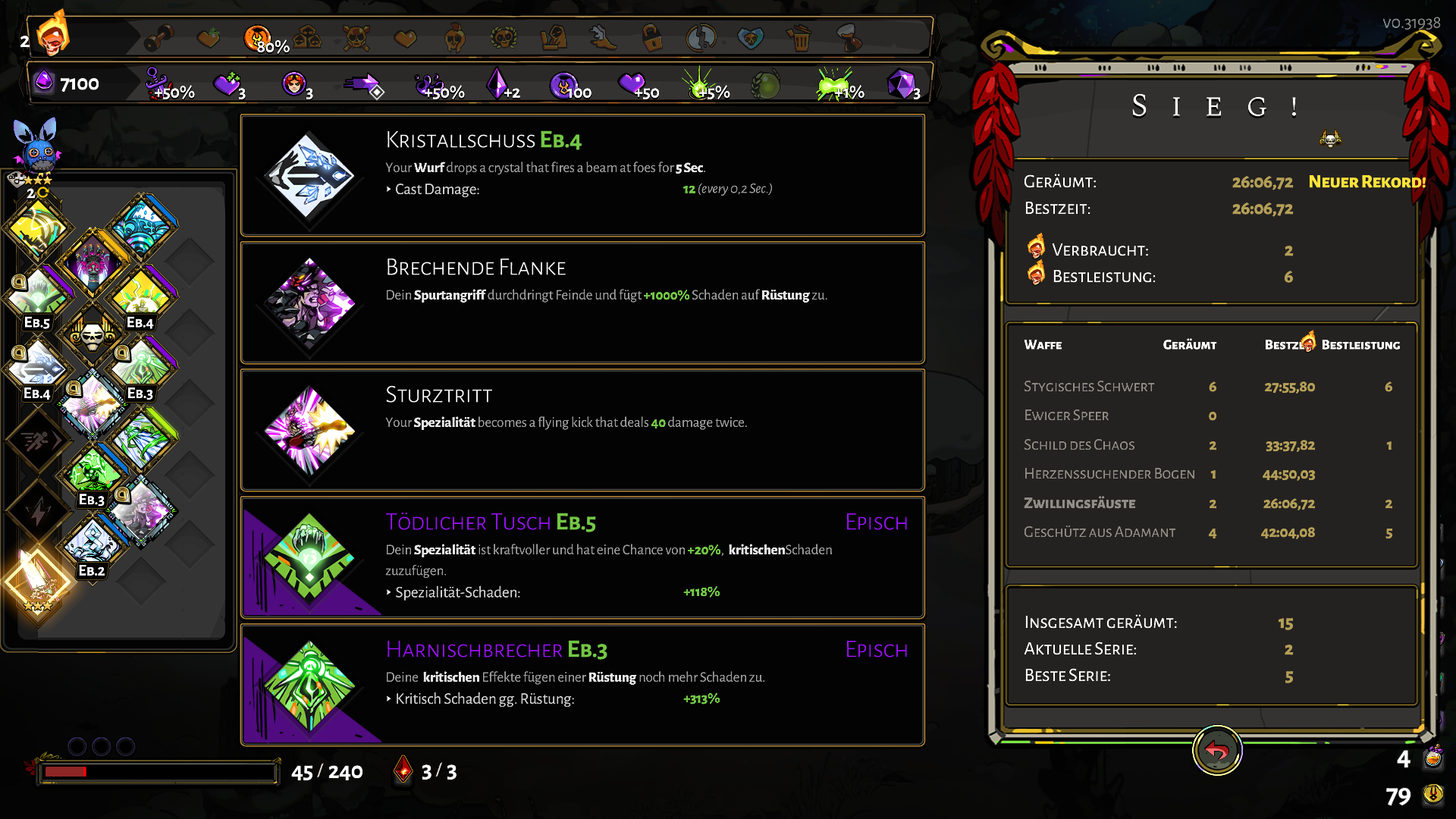Click the blue bat companion plush
Viewport: 1456px width, 819px height.
coord(36,144)
